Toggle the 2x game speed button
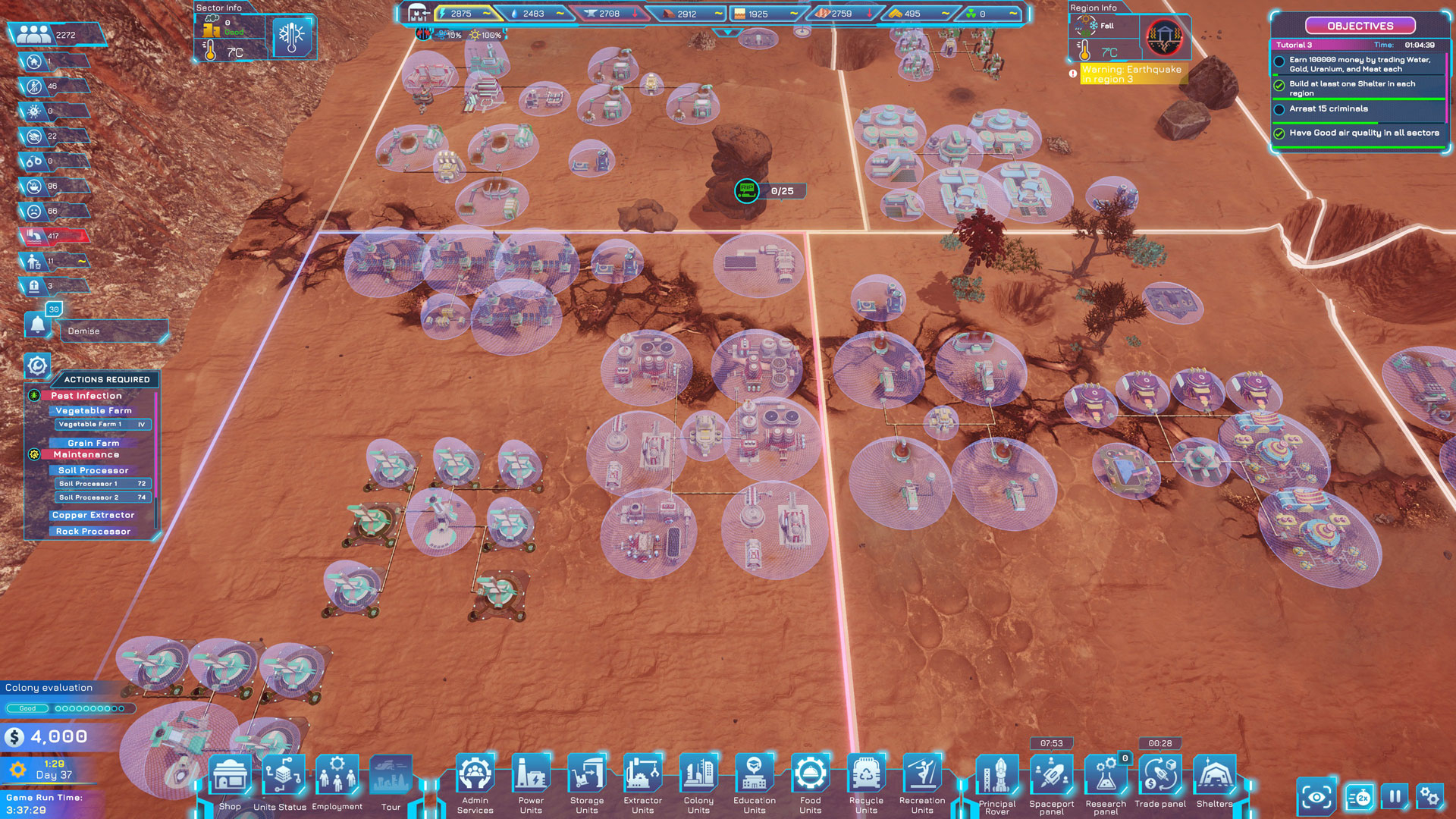This screenshot has width=1456, height=819. [x=1360, y=797]
